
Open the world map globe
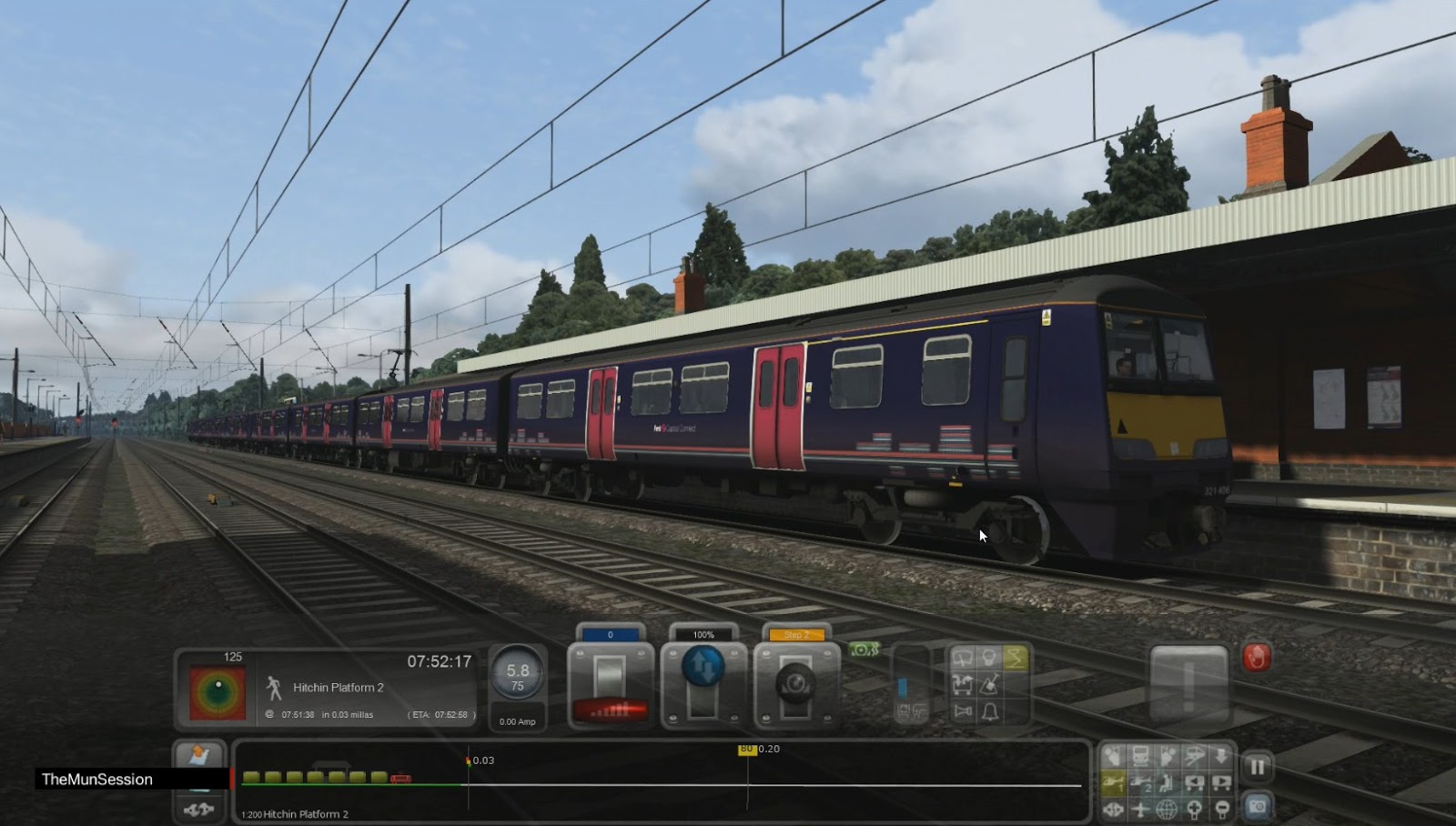[x=1165, y=810]
